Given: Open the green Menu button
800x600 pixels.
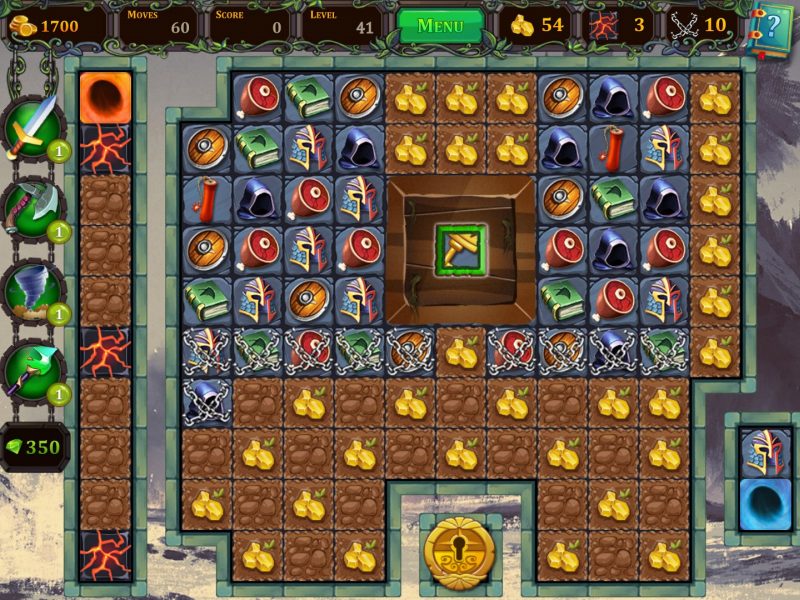Looking at the screenshot, I should coord(440,26).
